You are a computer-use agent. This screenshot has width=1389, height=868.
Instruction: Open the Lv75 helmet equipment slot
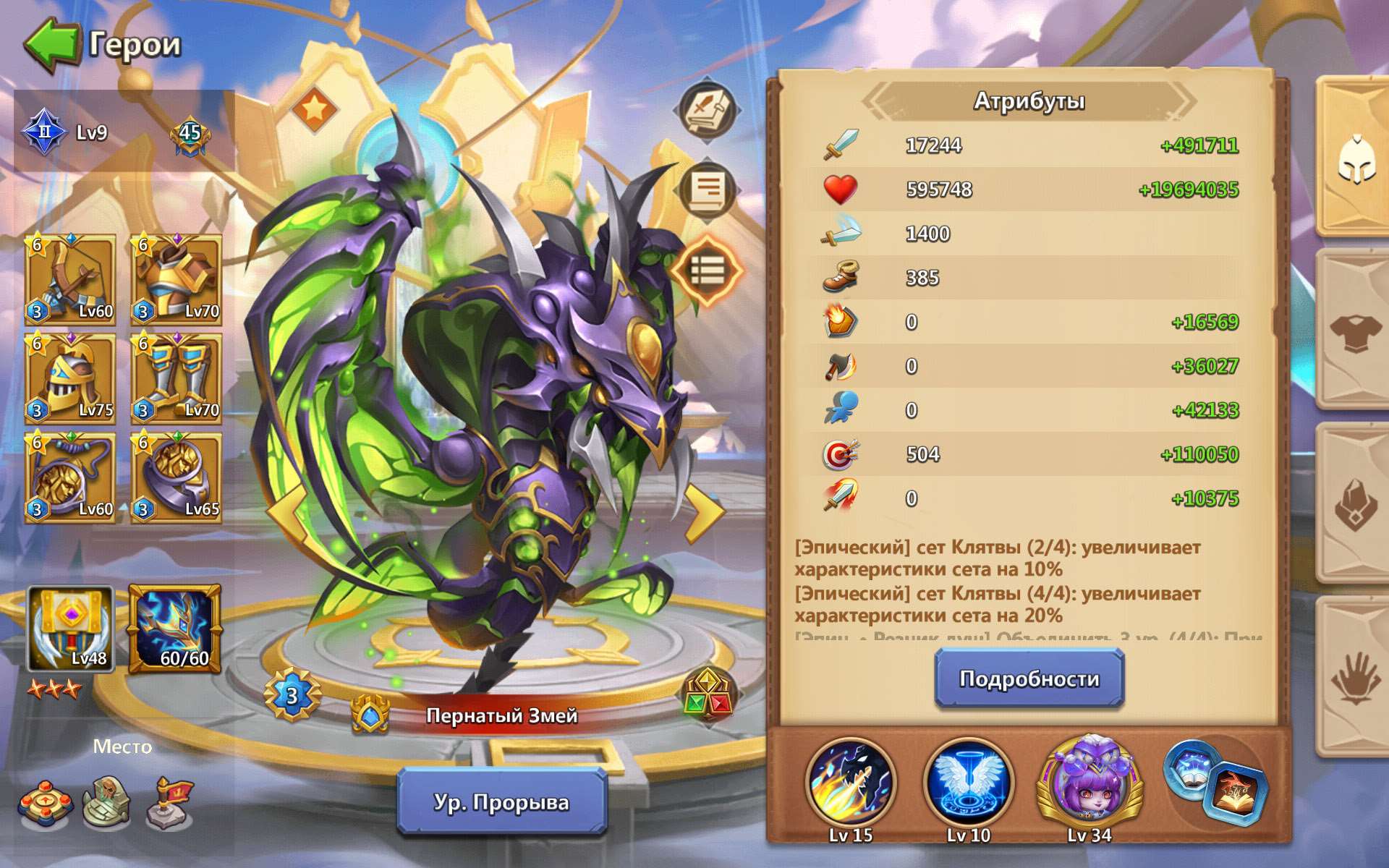[70, 376]
